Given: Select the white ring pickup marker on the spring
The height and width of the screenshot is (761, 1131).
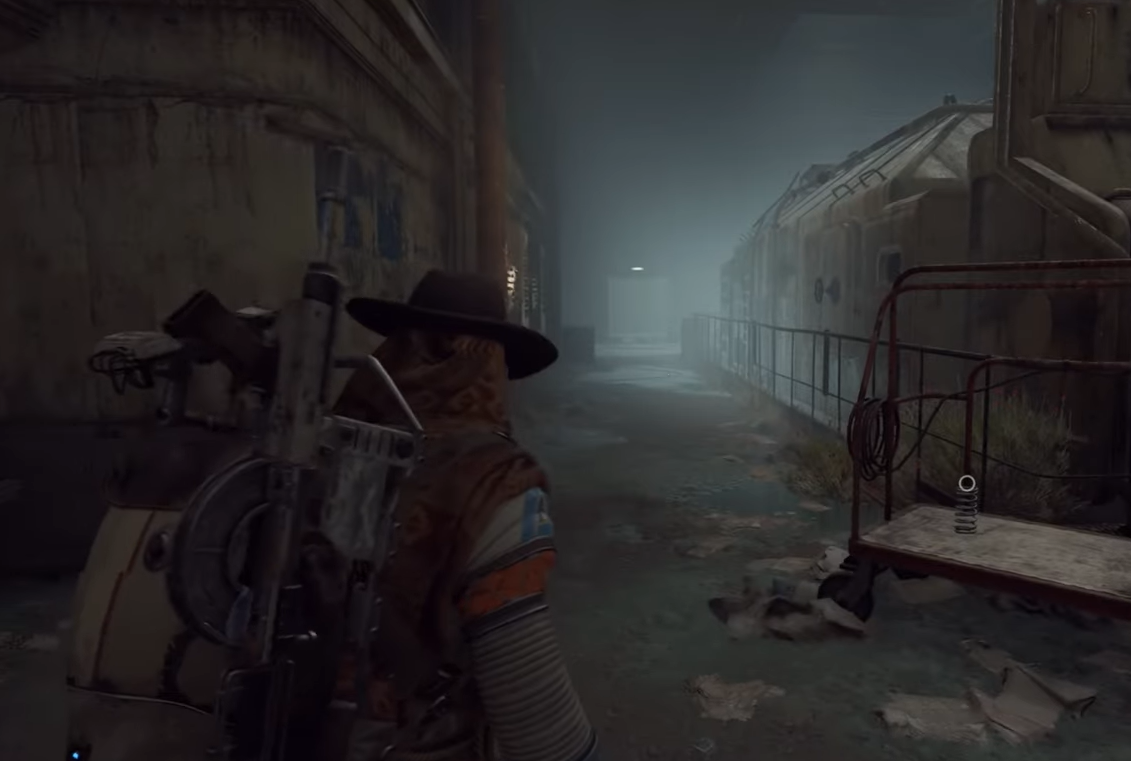Looking at the screenshot, I should tap(966, 484).
